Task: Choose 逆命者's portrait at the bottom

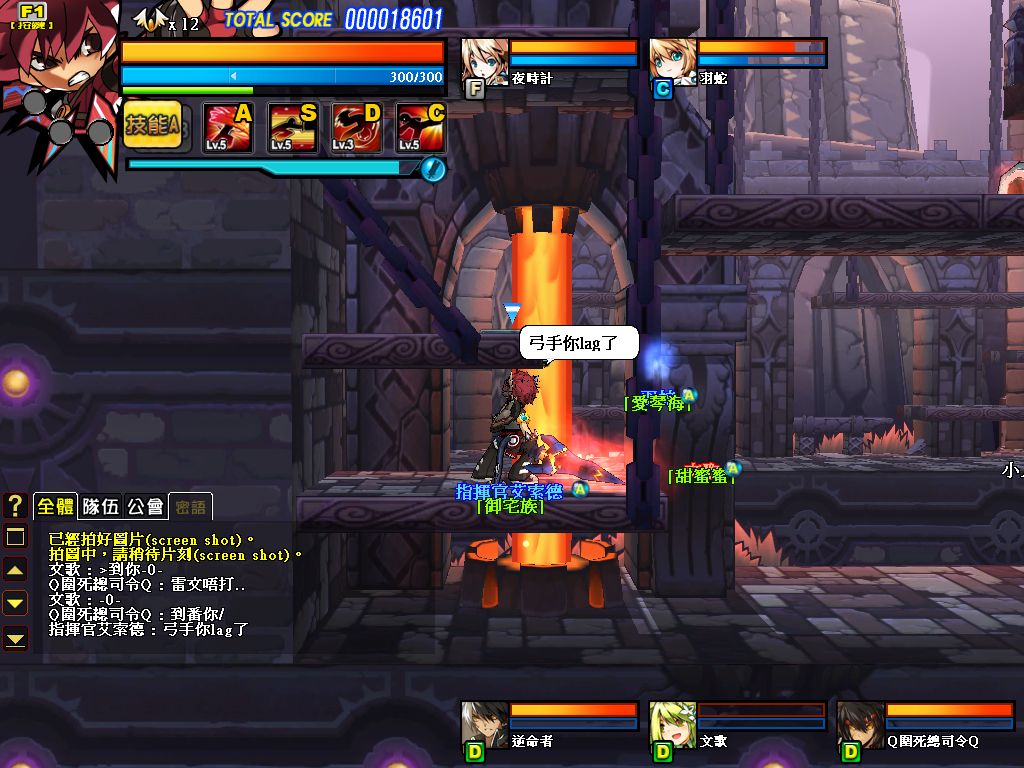Action: coord(484,724)
